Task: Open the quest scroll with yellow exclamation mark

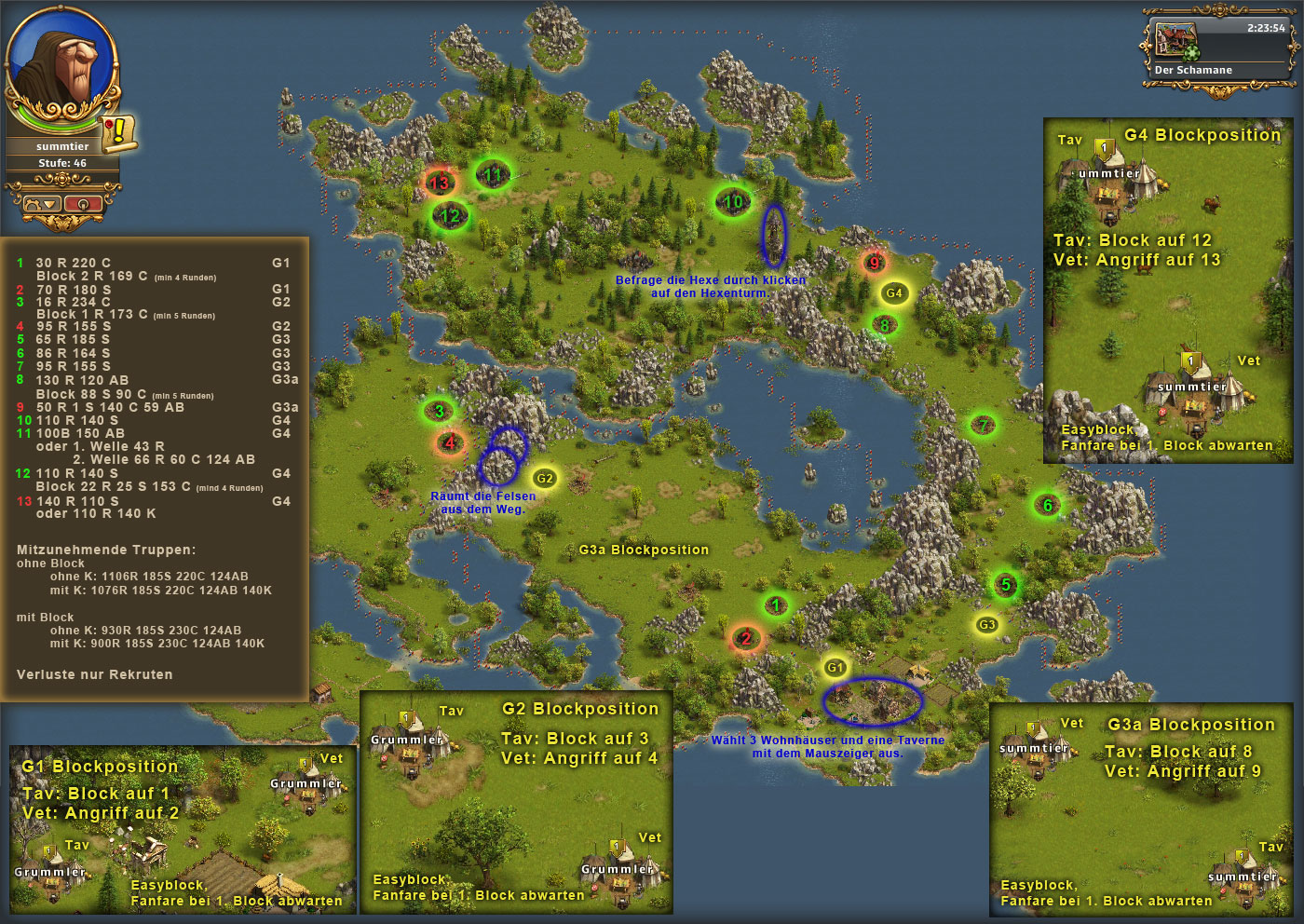Action: 118,132
